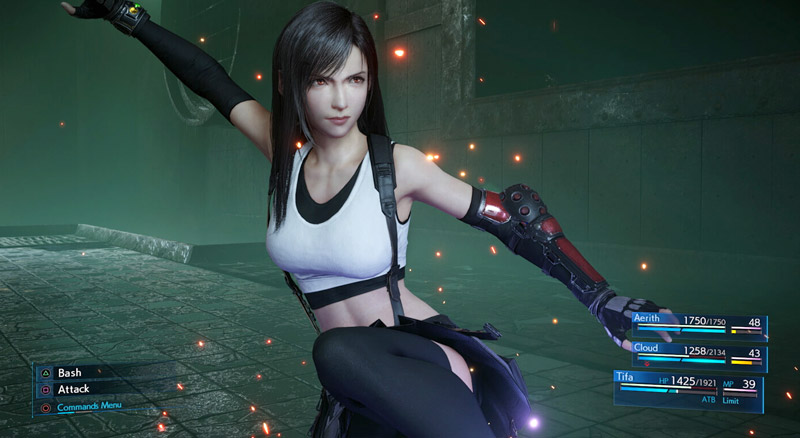800x438 pixels.
Task: Choose the Attack command
Action: pos(74,389)
